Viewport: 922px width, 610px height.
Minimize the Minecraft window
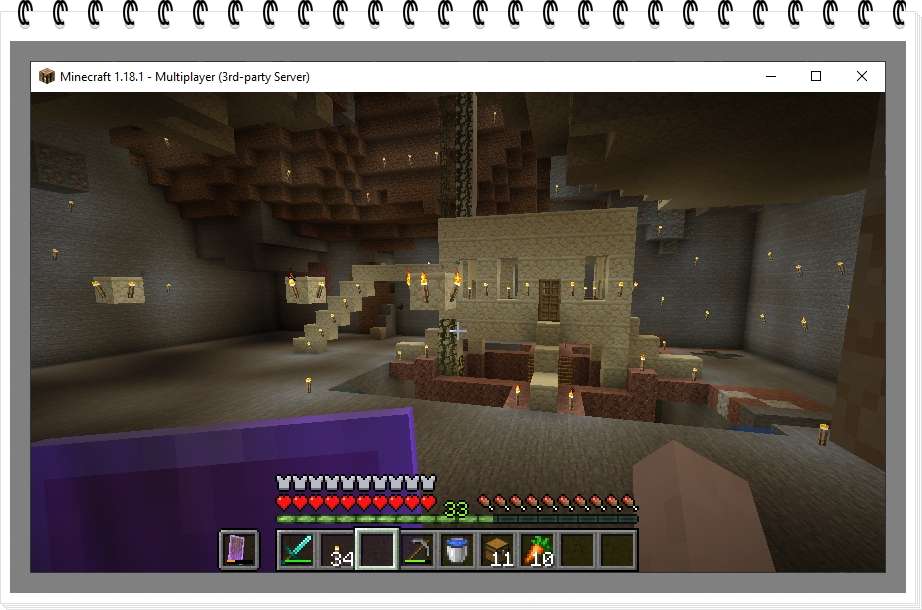point(771,76)
